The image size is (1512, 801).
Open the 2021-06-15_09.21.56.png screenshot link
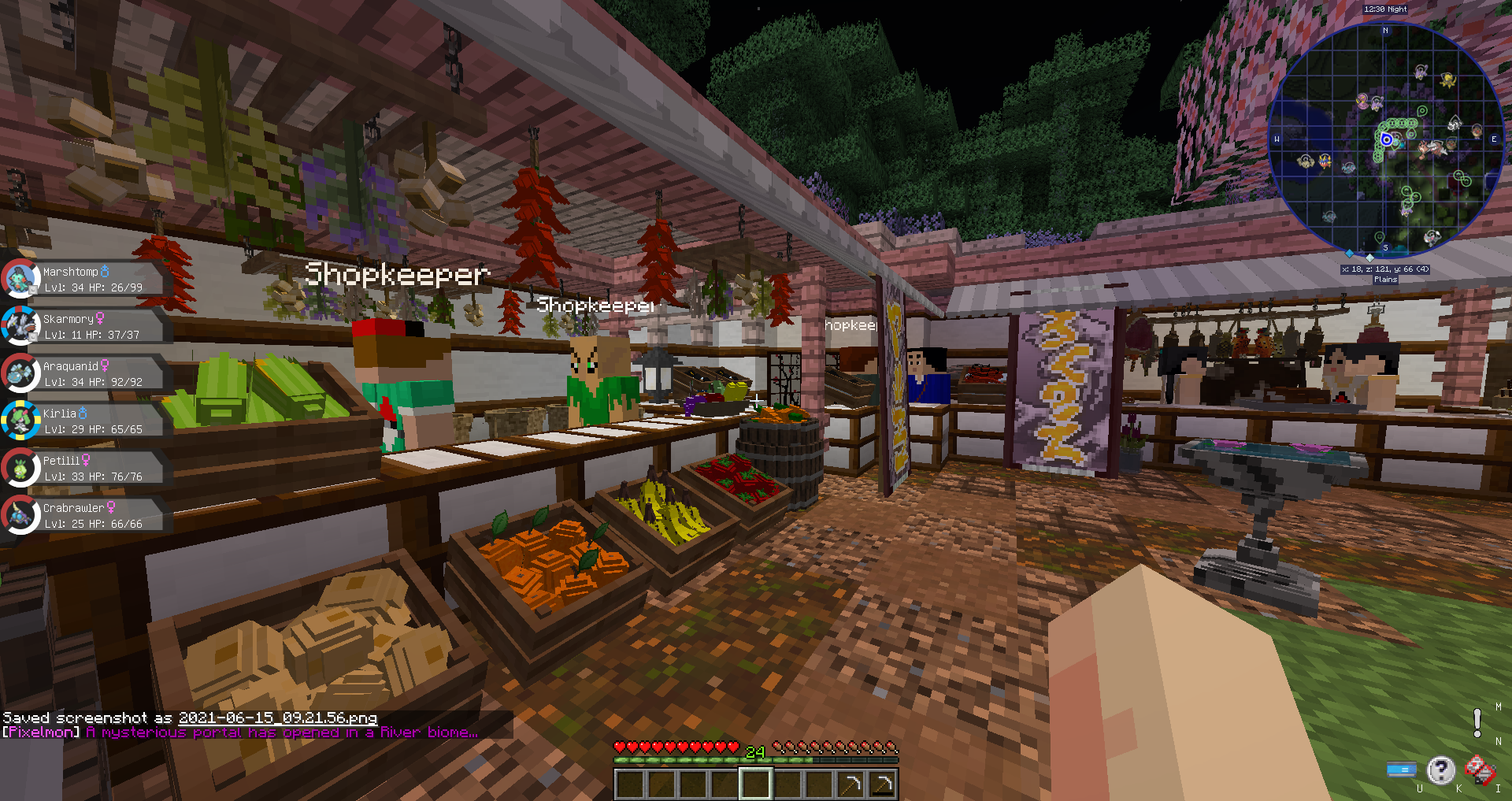tap(277, 718)
